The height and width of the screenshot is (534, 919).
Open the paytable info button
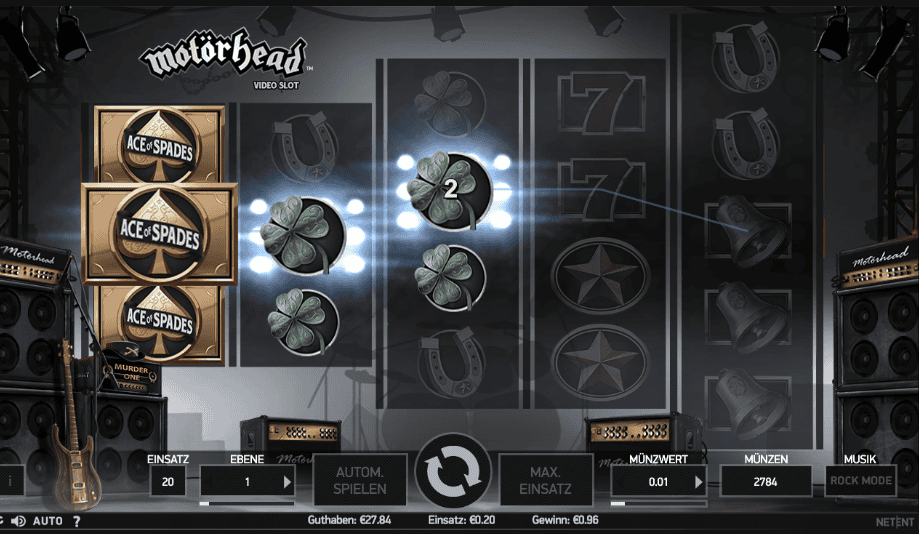(10, 480)
